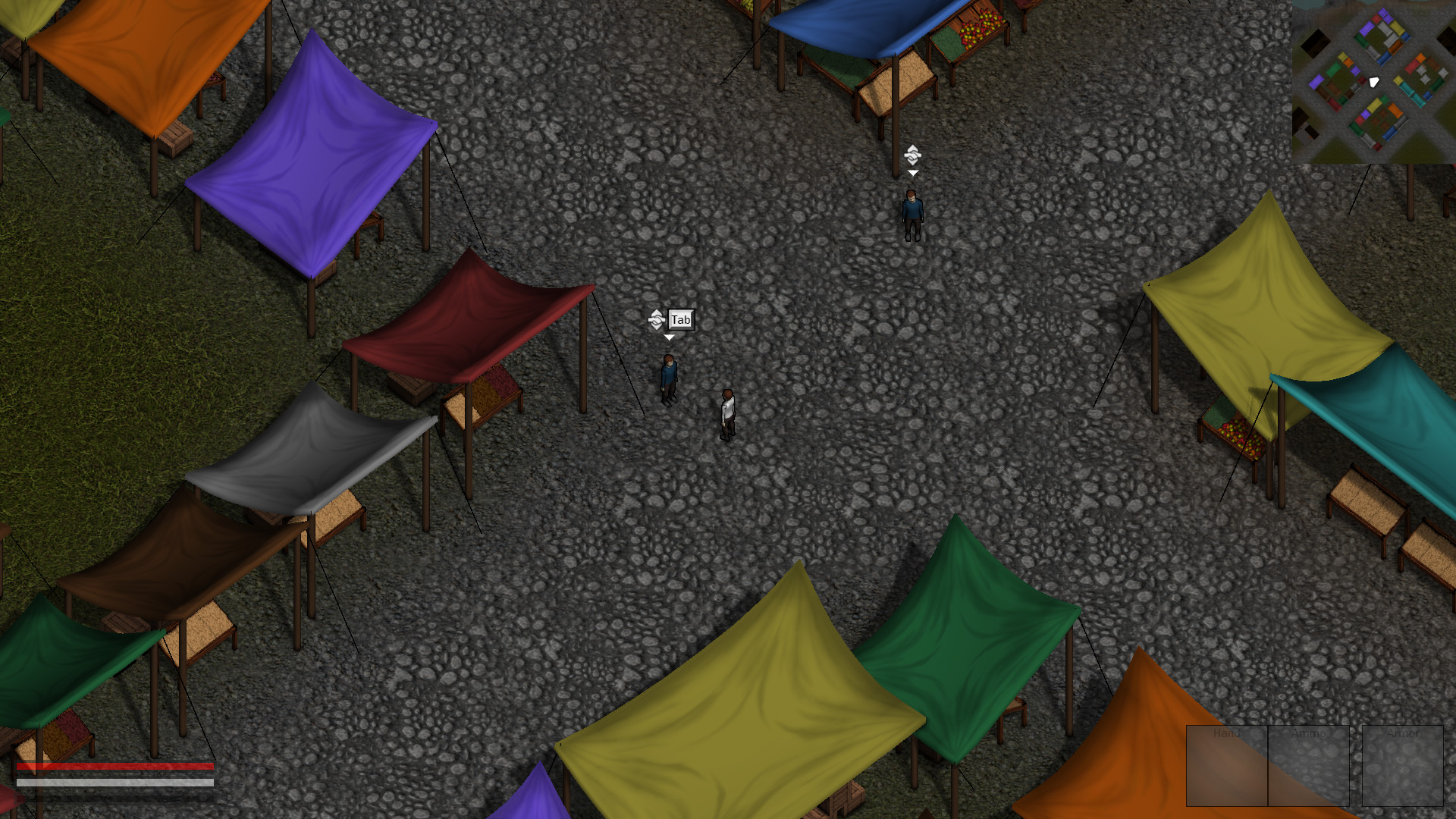Image resolution: width=1456 pixels, height=819 pixels.
Task: Select the empty Ammo equipment slot
Action: 1307,766
